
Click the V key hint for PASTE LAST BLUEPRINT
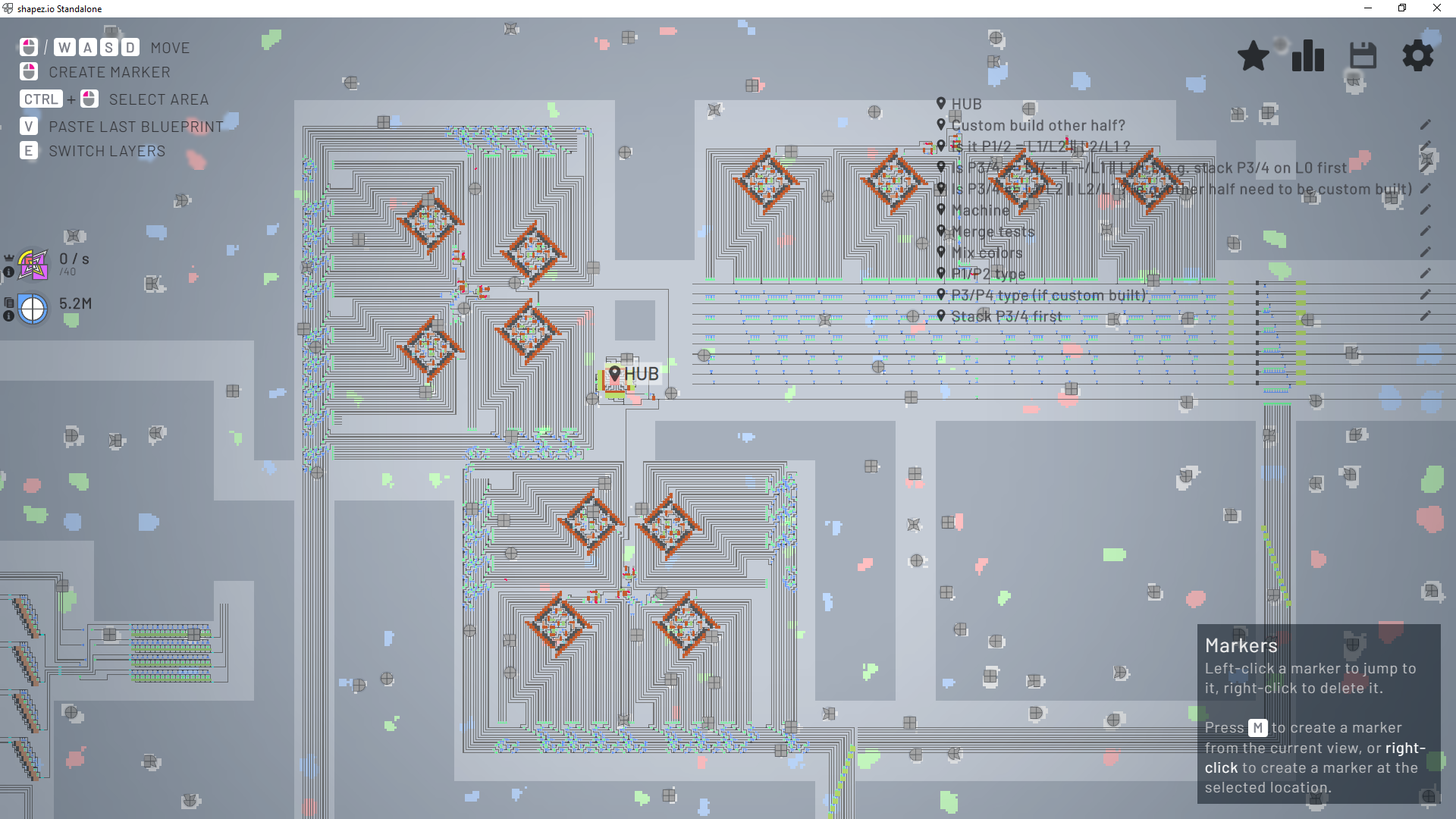coord(28,126)
